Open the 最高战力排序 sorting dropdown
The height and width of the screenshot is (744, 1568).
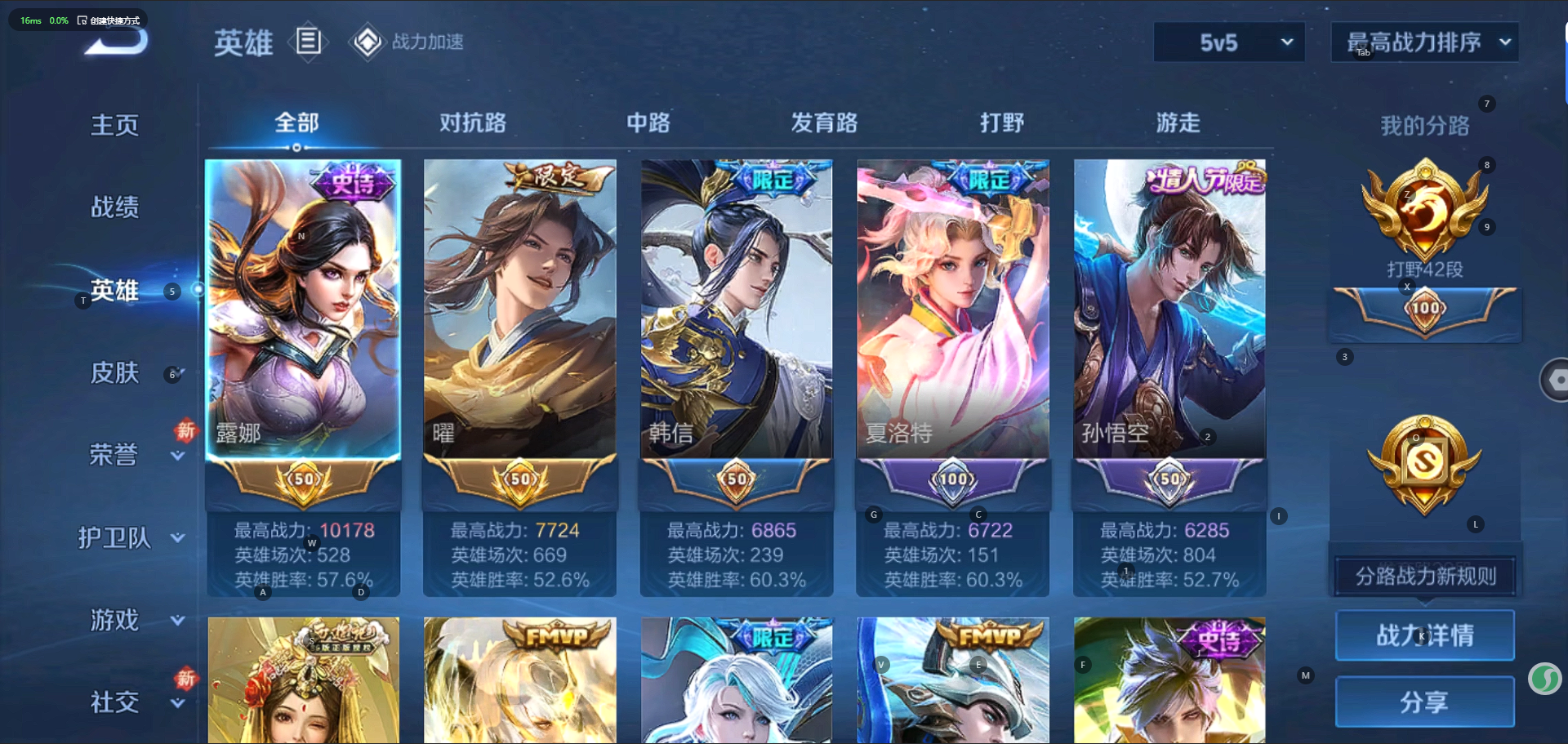[1424, 42]
